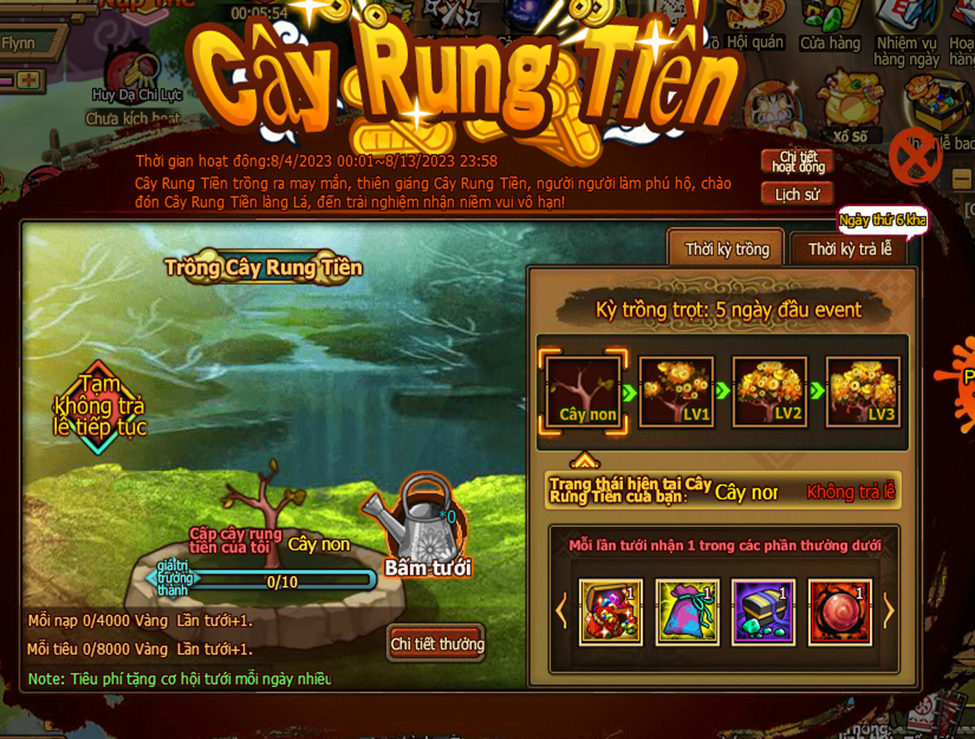Open the Cửa hàng shop
The image size is (975, 739).
click(830, 28)
